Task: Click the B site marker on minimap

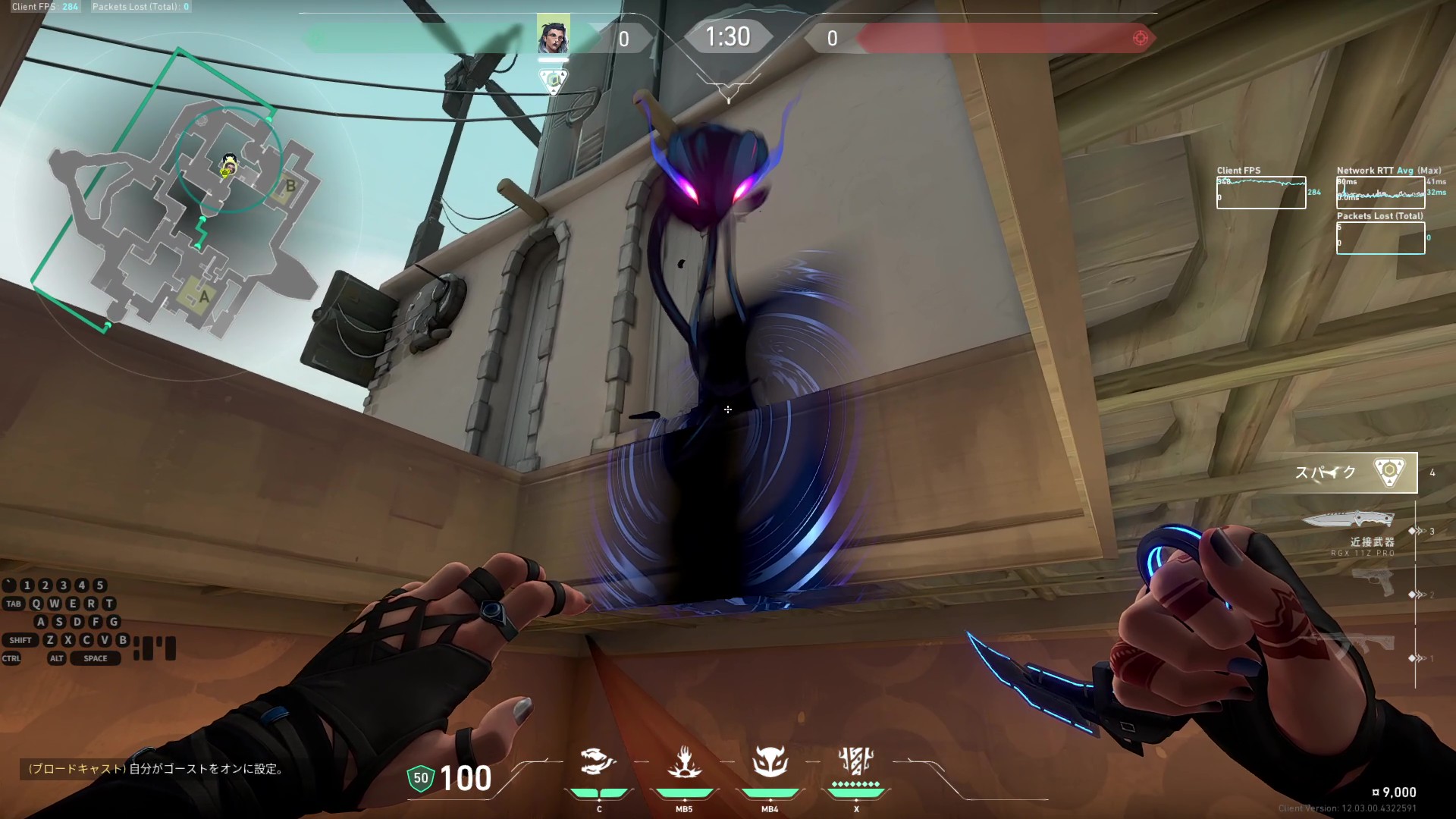Action: coord(290,187)
